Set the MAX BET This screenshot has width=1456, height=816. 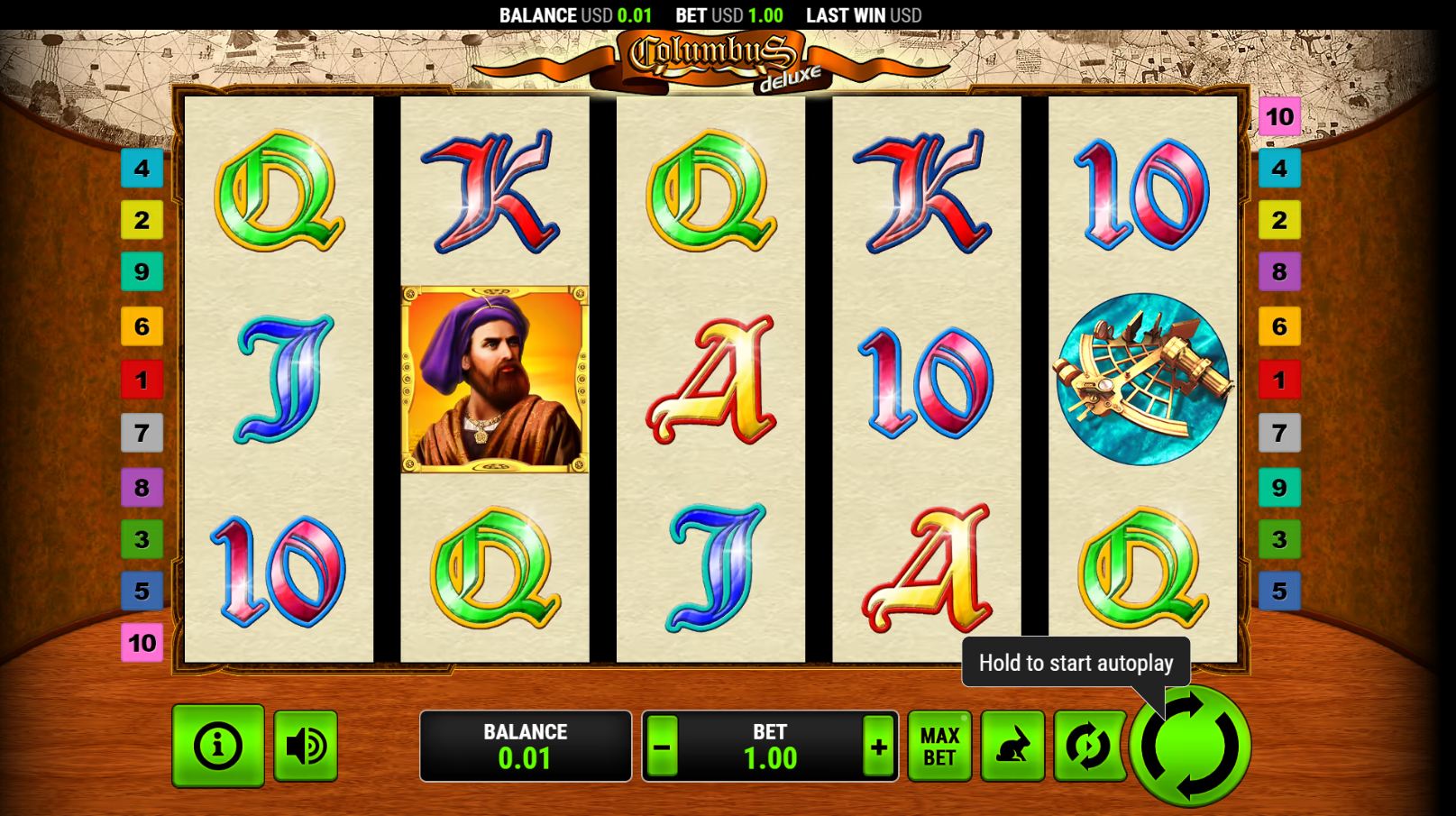[939, 747]
